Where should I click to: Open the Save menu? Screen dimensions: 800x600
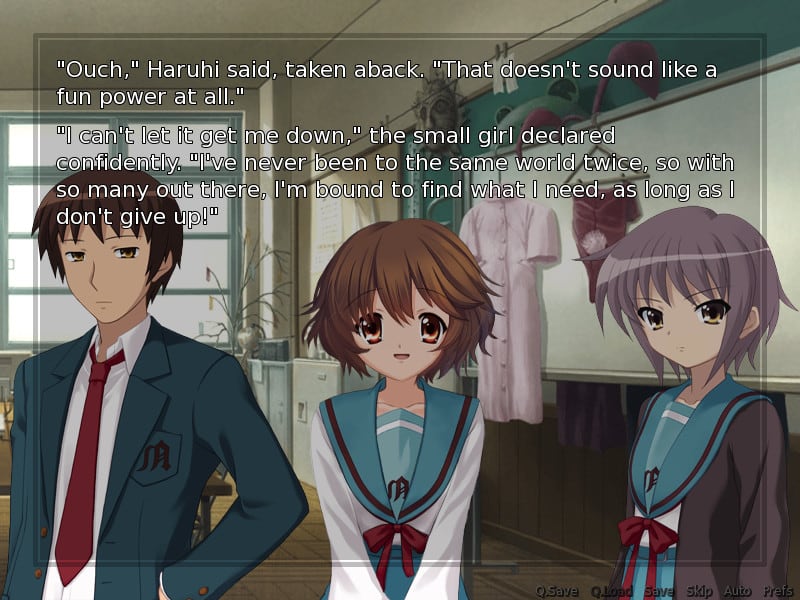pos(659,591)
